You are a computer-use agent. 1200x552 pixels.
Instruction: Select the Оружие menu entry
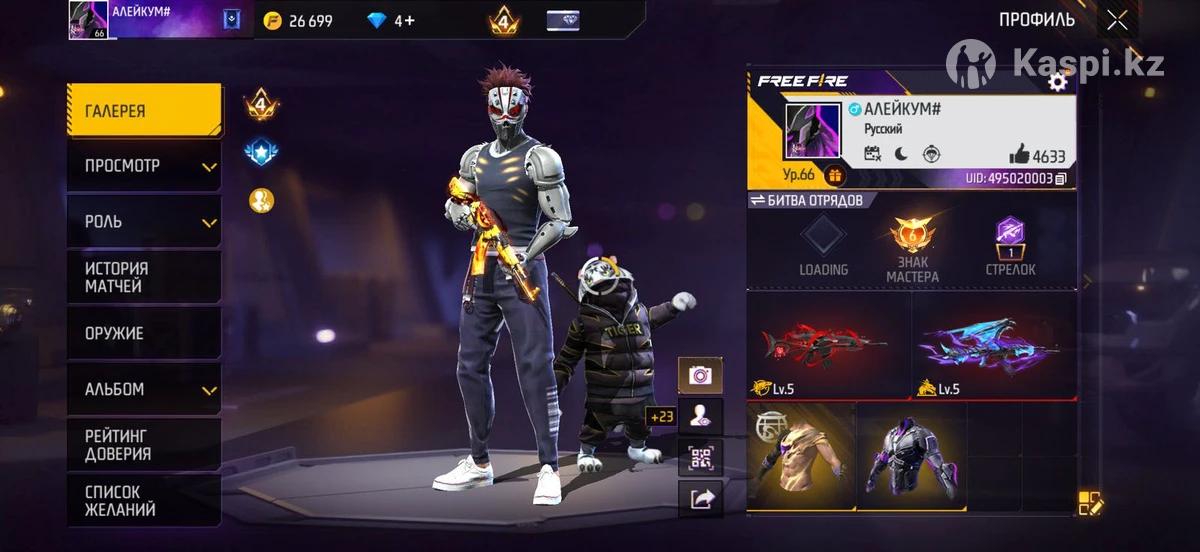[x=144, y=333]
